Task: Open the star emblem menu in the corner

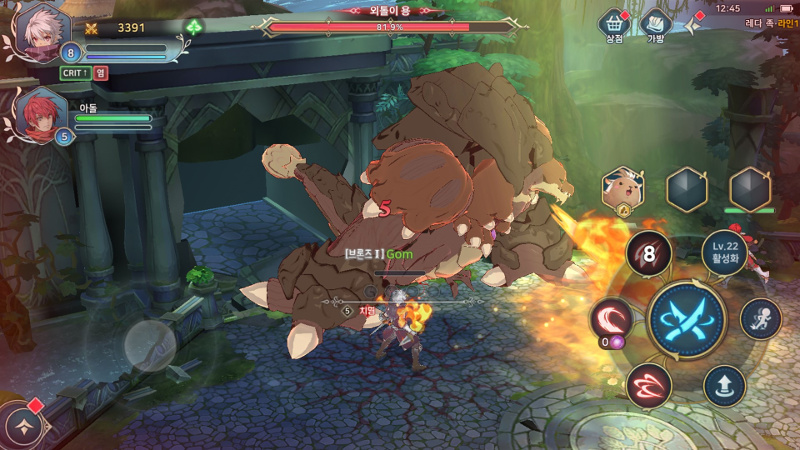Action: 20,426
